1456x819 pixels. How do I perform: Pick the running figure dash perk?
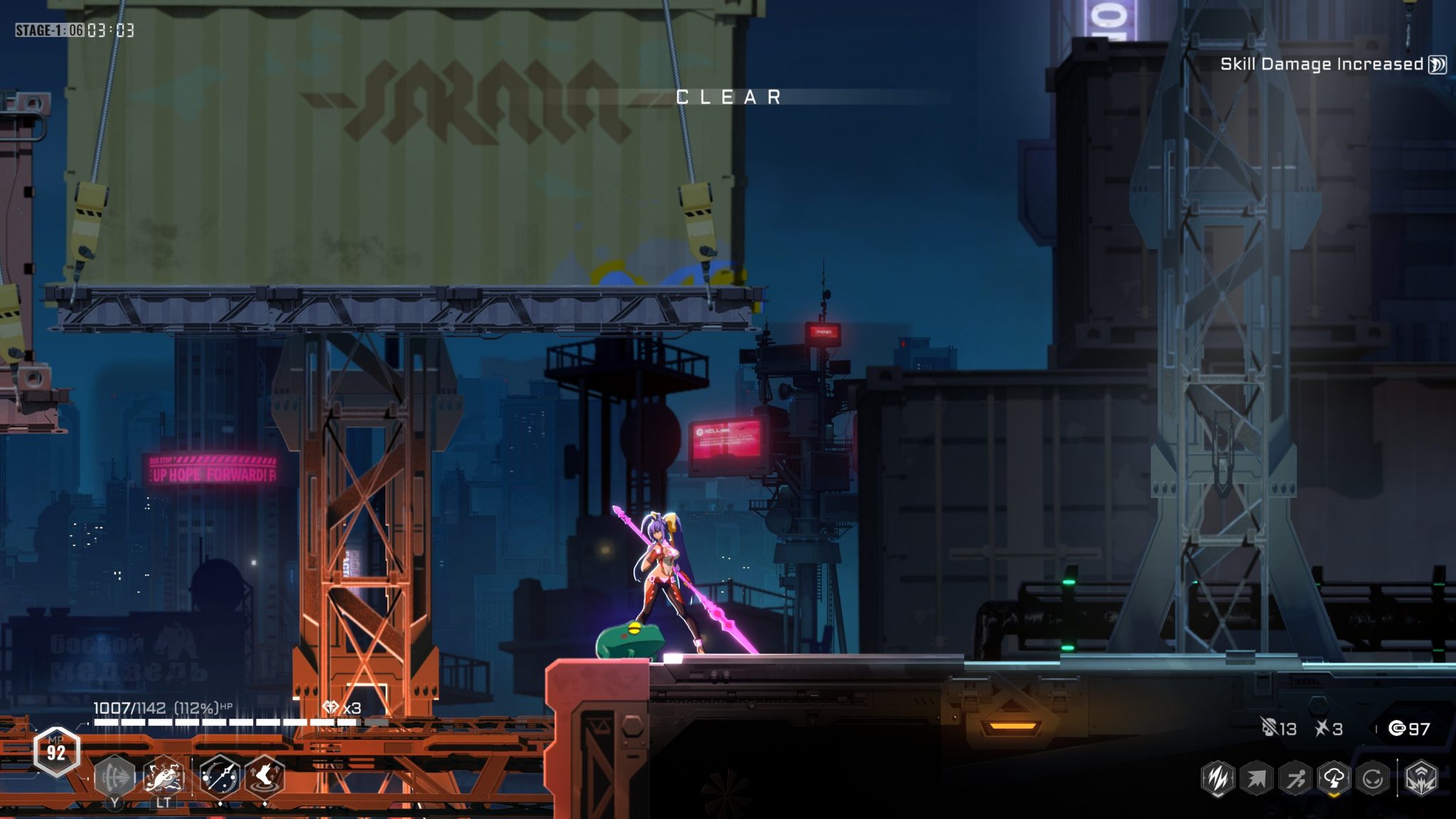point(1295,778)
